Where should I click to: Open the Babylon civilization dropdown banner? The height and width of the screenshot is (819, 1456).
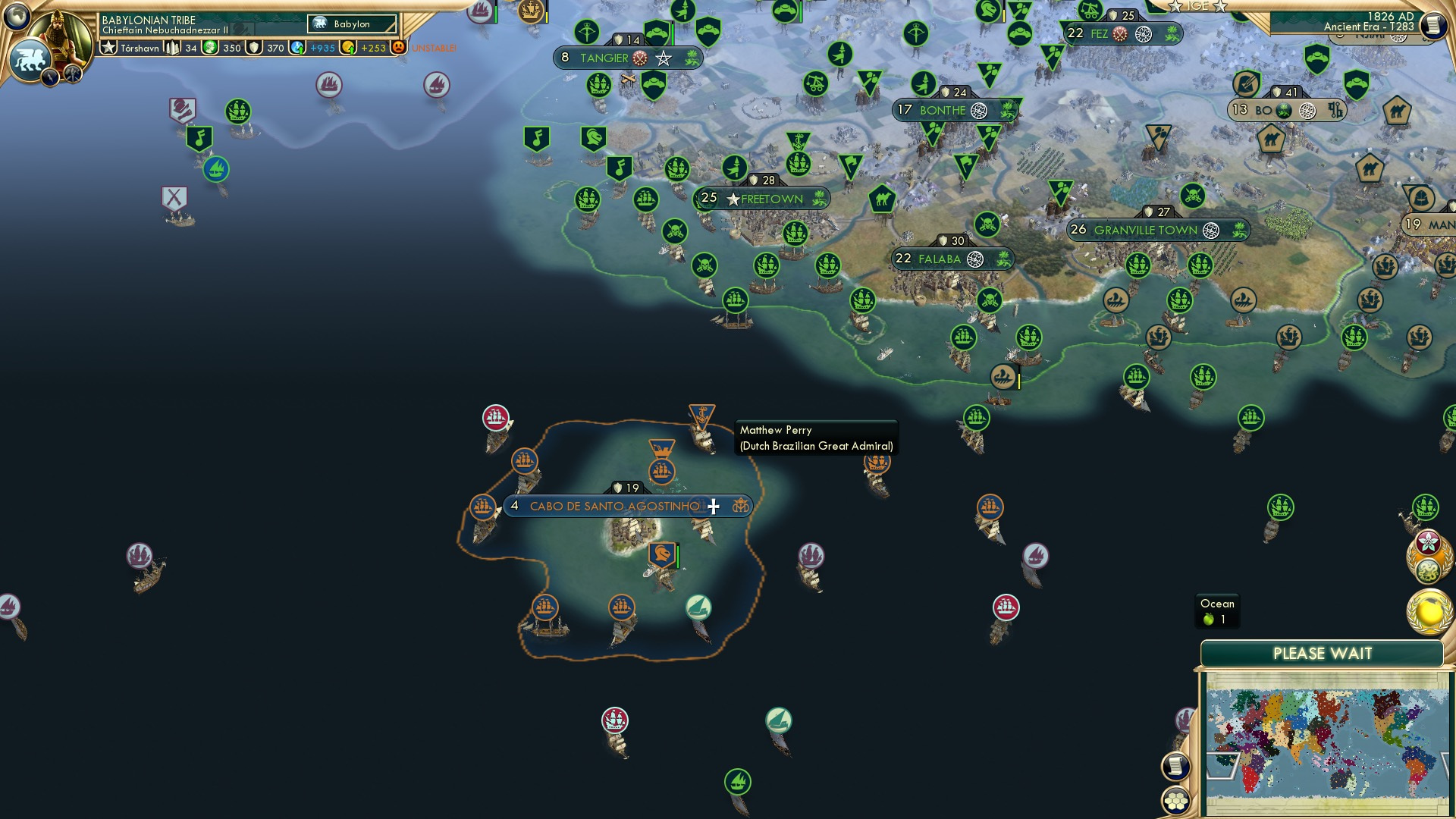[x=353, y=24]
